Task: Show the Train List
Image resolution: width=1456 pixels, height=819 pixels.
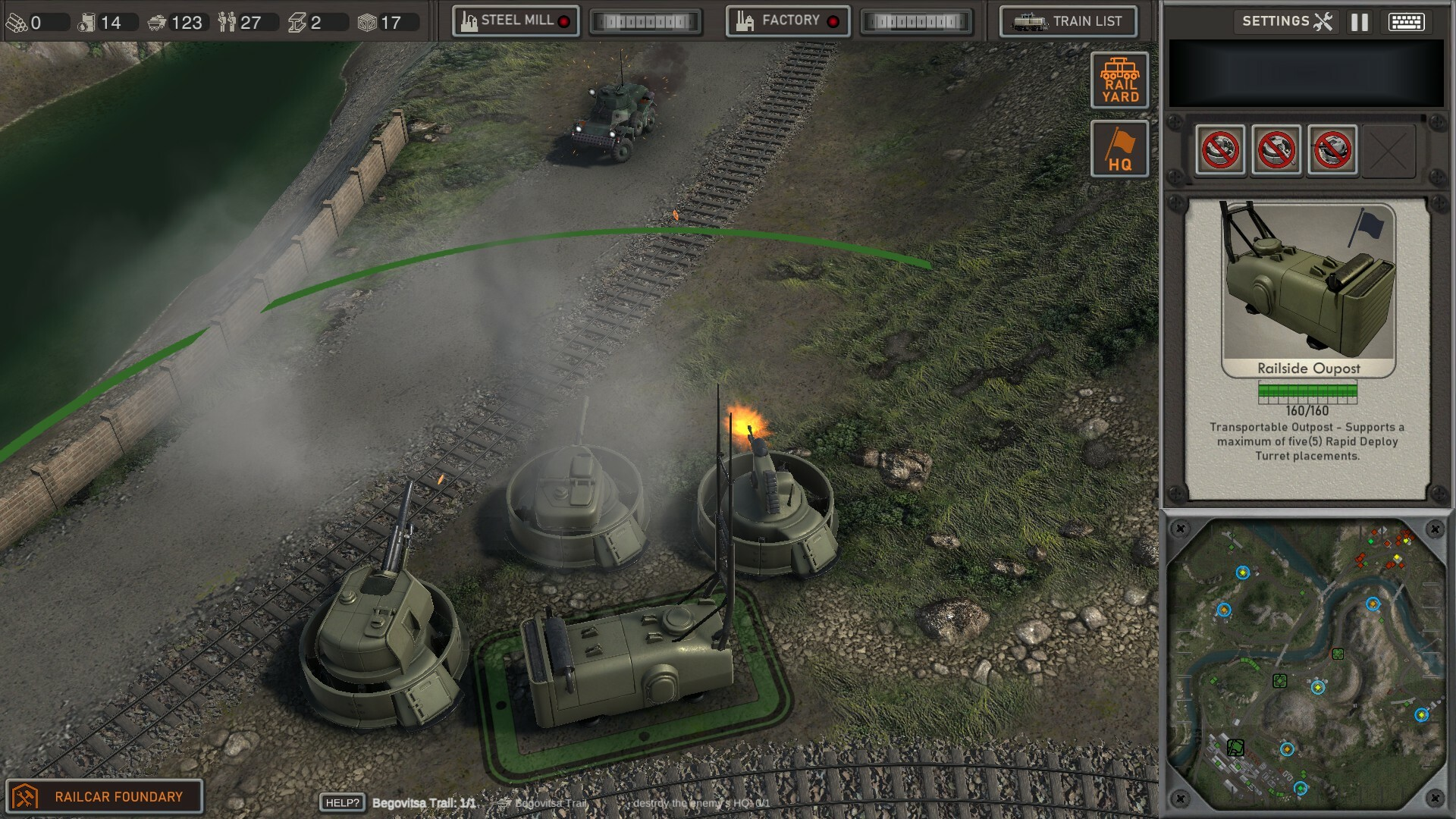Action: 1068,21
